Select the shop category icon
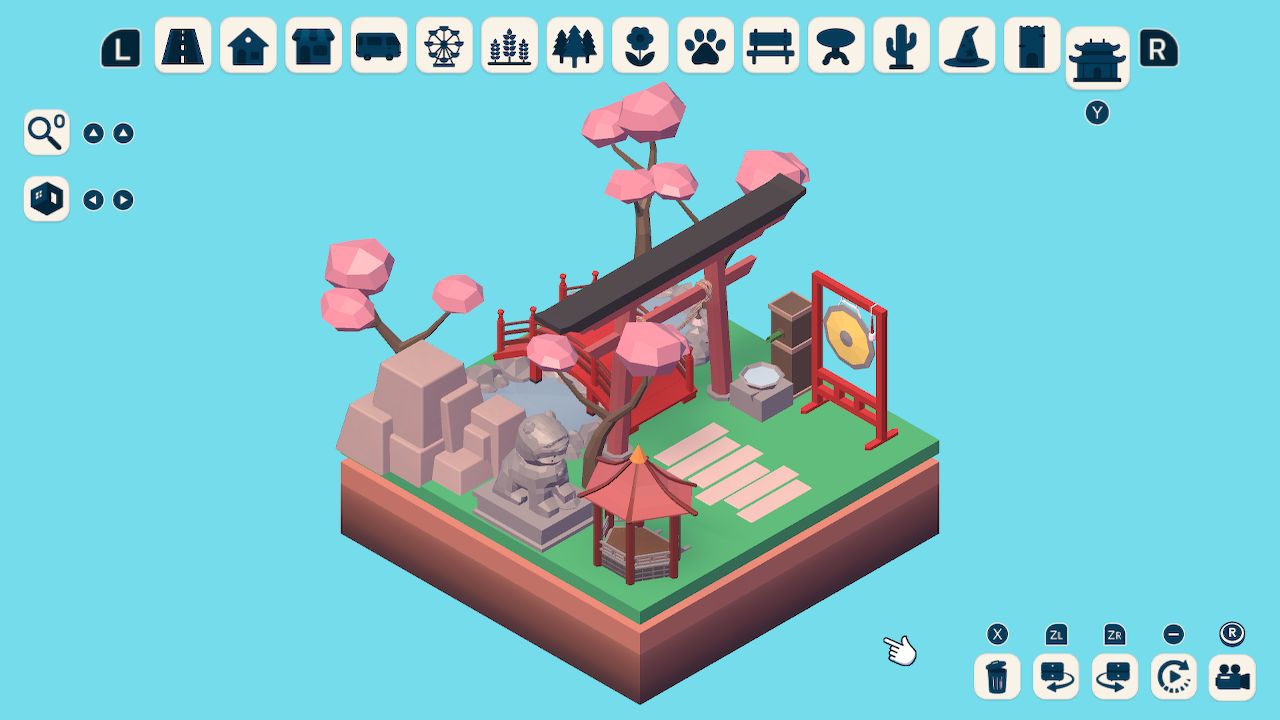1280x720 pixels. (x=313, y=45)
